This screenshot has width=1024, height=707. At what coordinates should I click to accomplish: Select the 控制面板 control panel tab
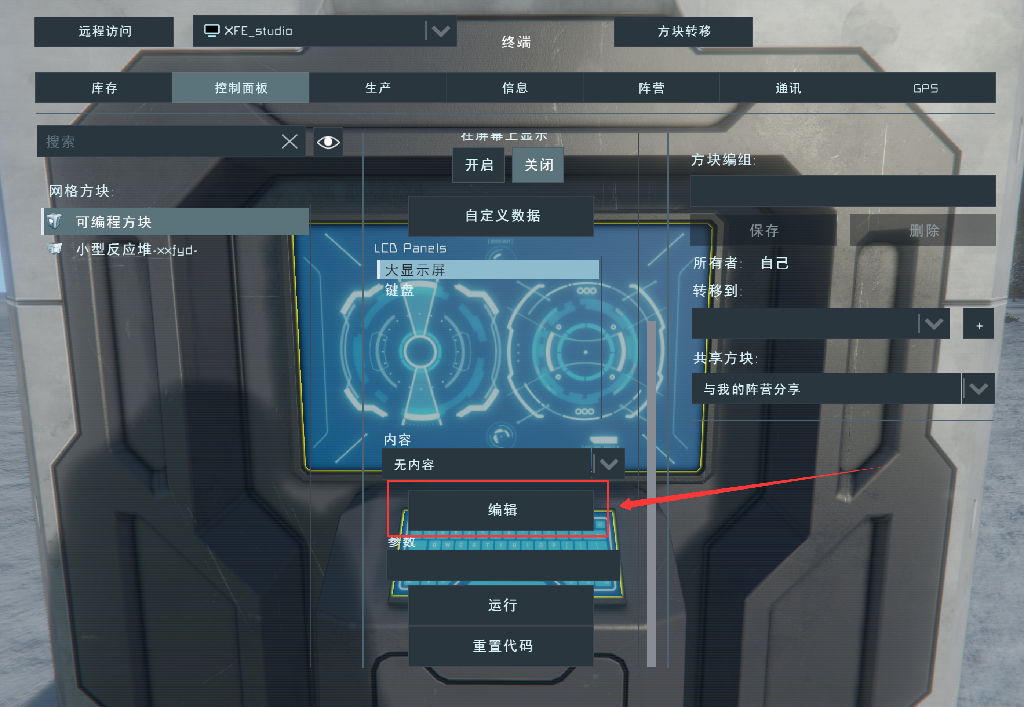[241, 88]
